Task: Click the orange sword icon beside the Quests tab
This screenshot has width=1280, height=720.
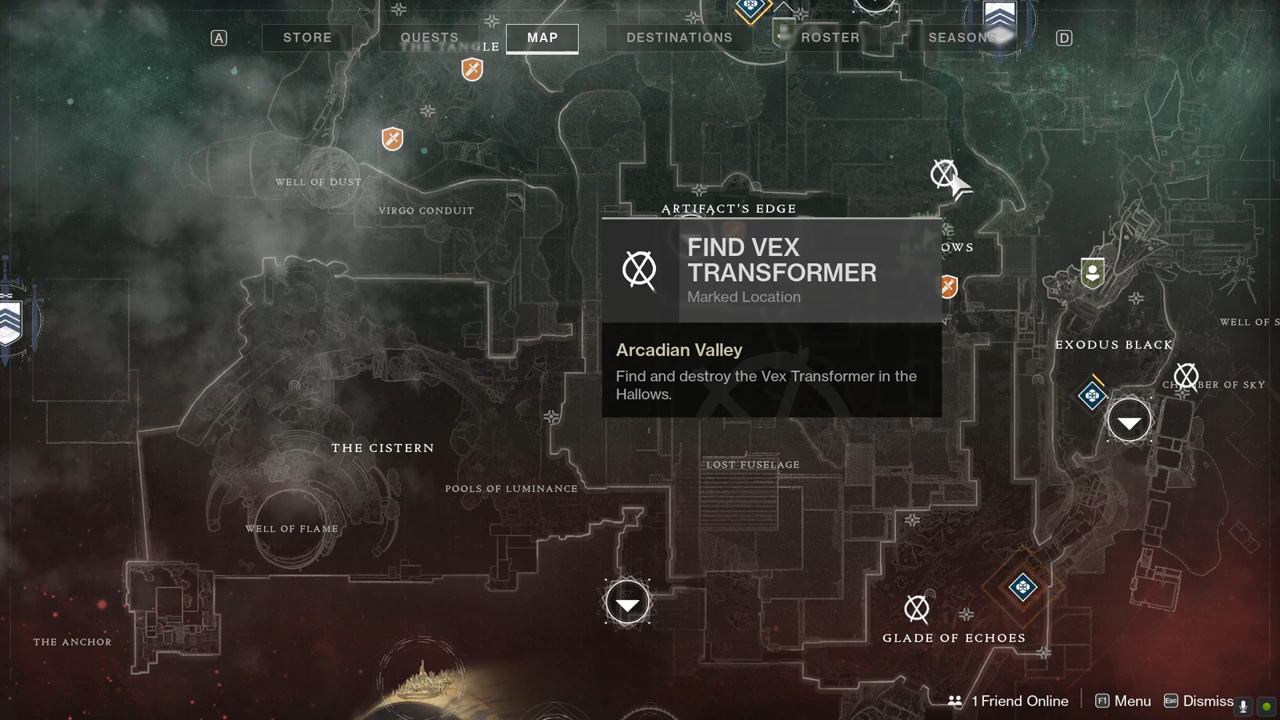Action: [472, 69]
